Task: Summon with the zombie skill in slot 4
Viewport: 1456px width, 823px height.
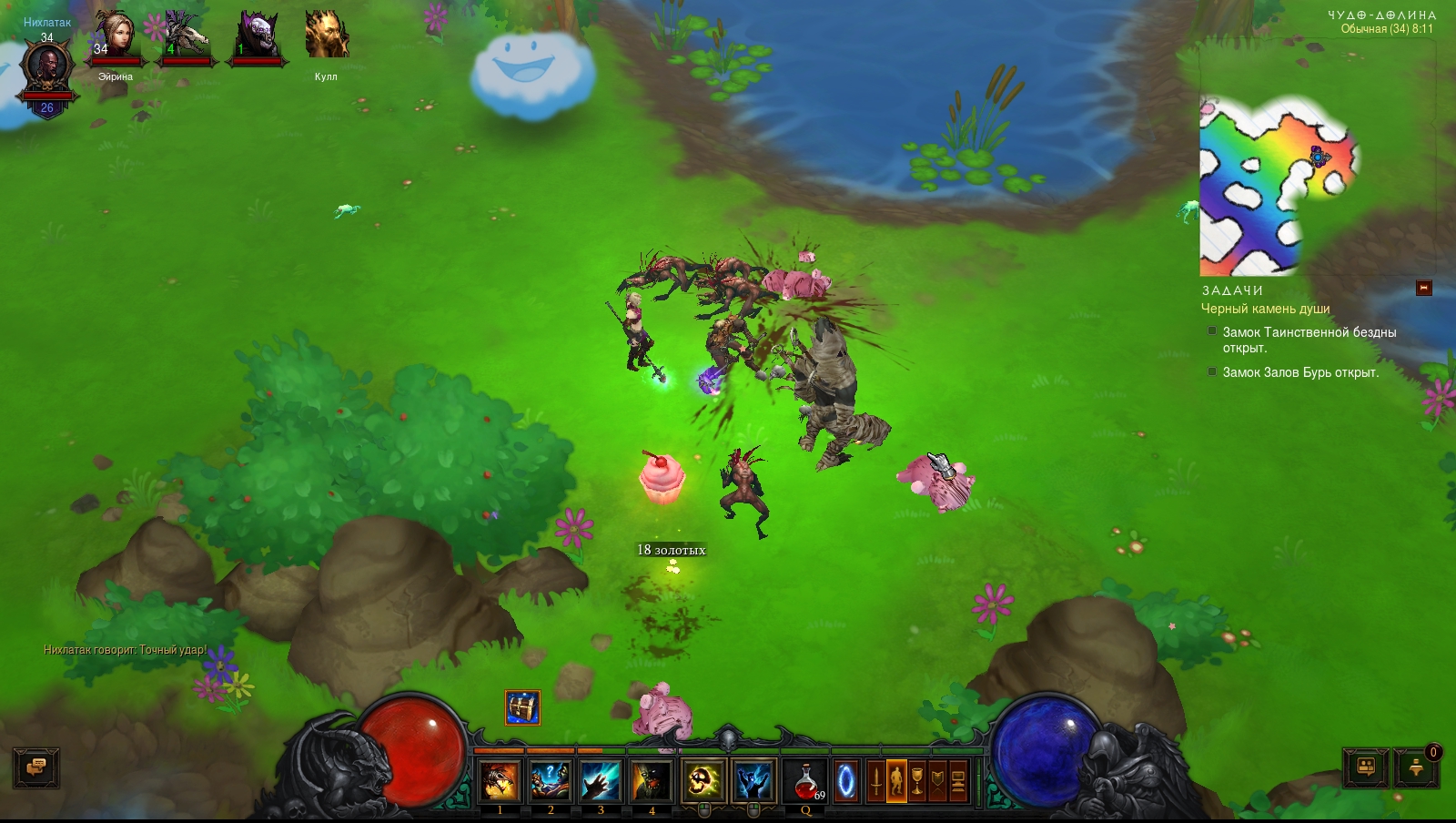Action: click(652, 781)
